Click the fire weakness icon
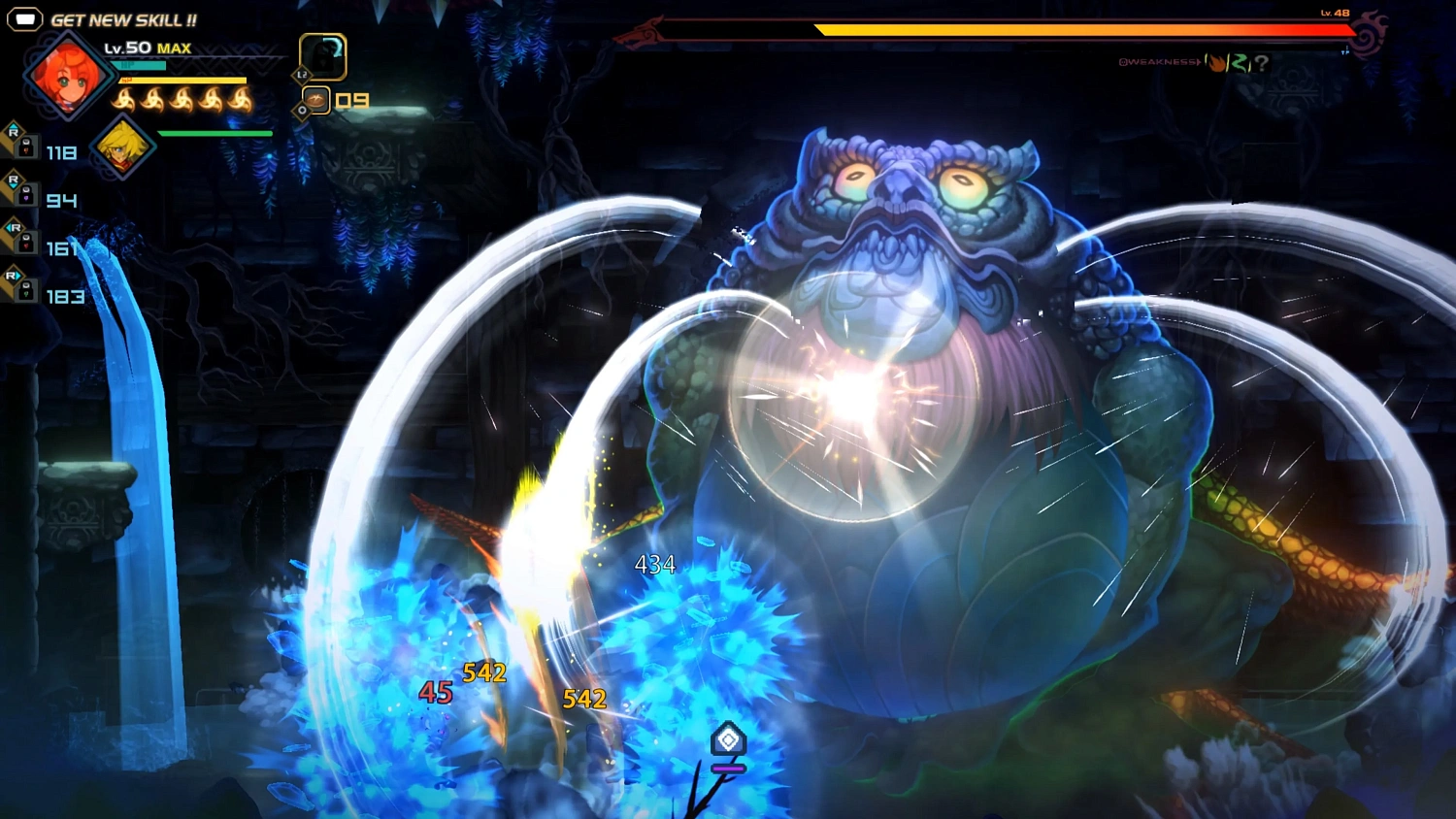The image size is (1456, 819). [1216, 63]
